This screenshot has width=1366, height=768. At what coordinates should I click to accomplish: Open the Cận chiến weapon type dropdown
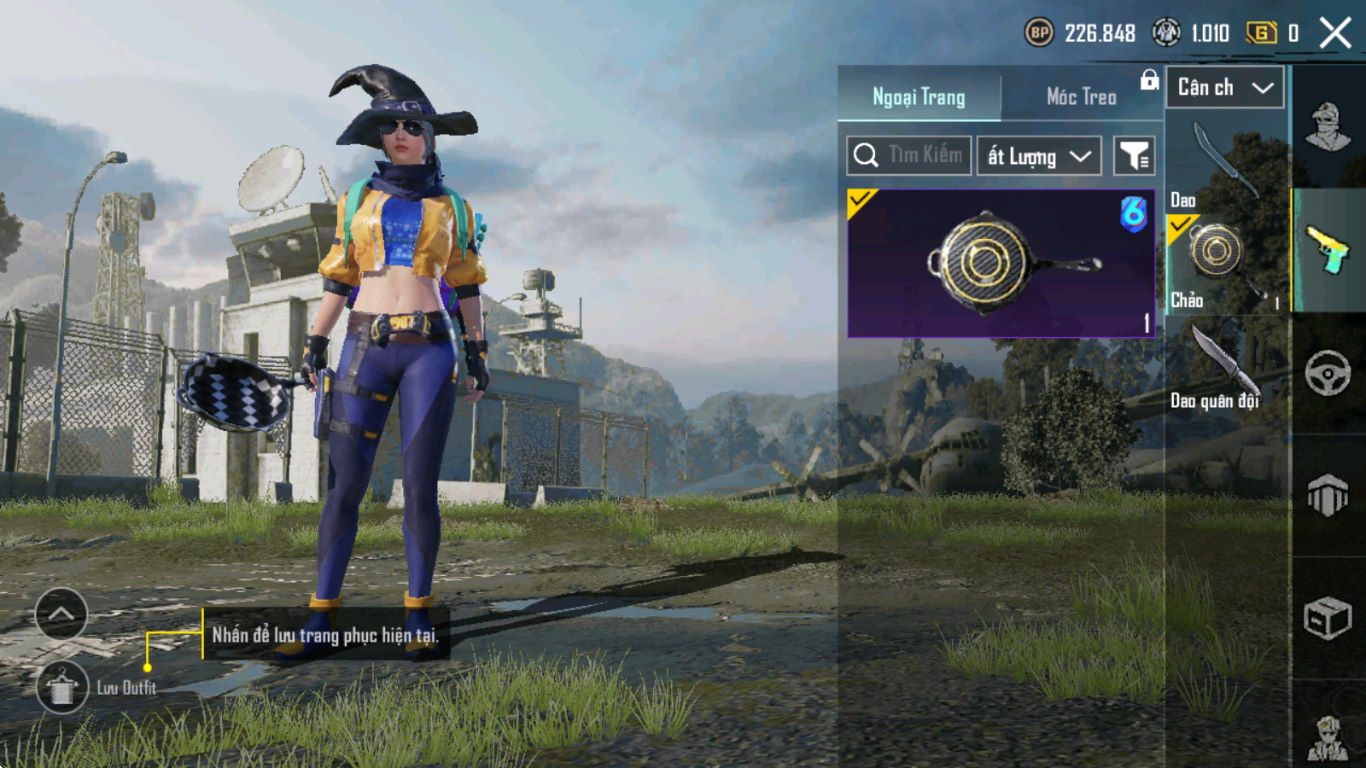(x=1225, y=88)
